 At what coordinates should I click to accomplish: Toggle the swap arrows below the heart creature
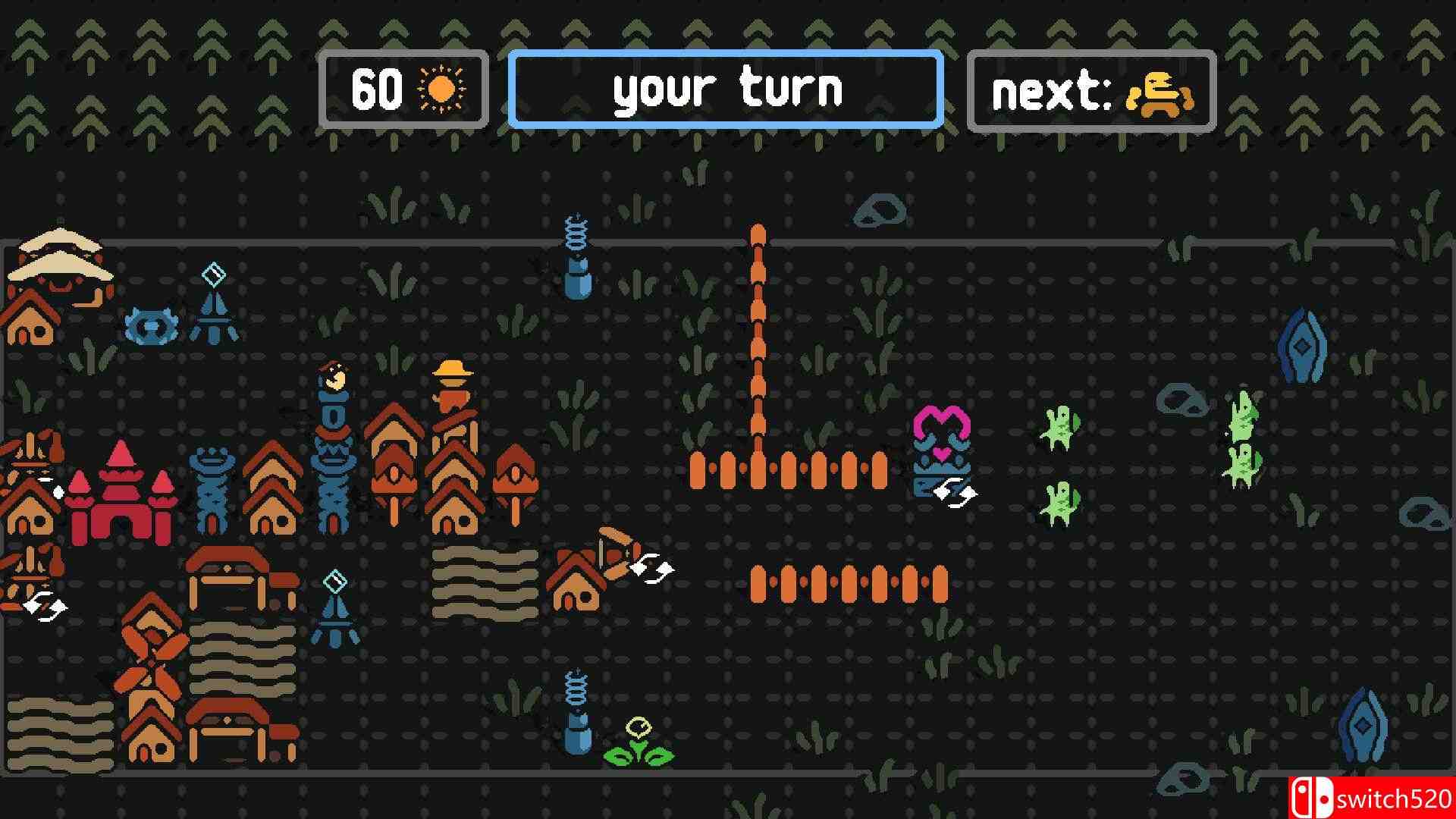click(957, 494)
